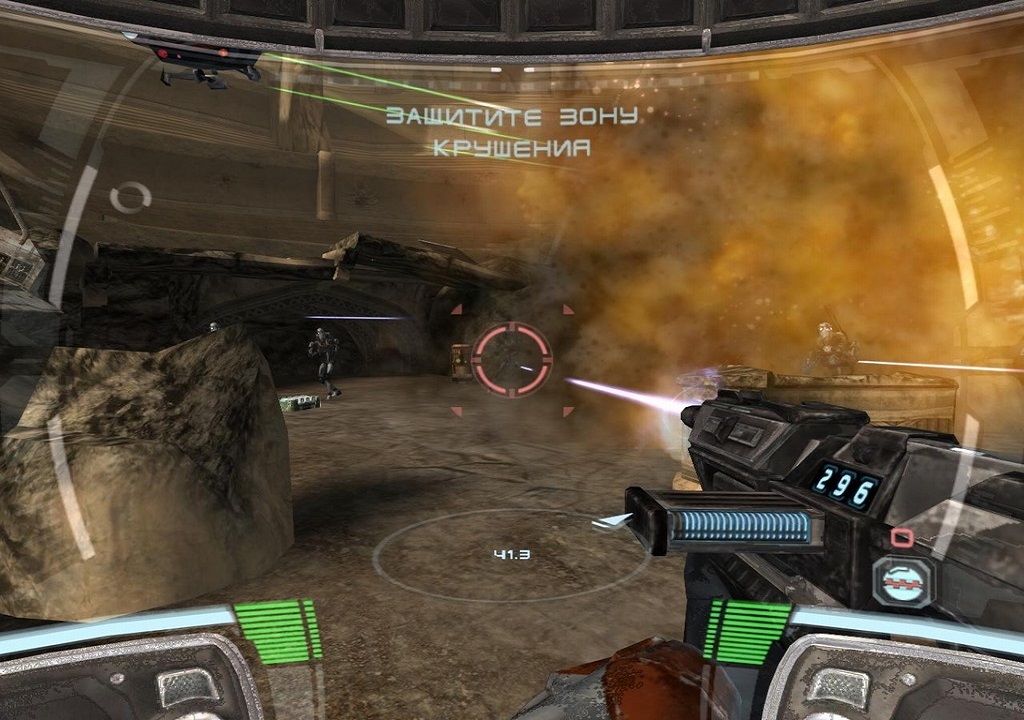Click the Russian mission objective text

[511, 132]
